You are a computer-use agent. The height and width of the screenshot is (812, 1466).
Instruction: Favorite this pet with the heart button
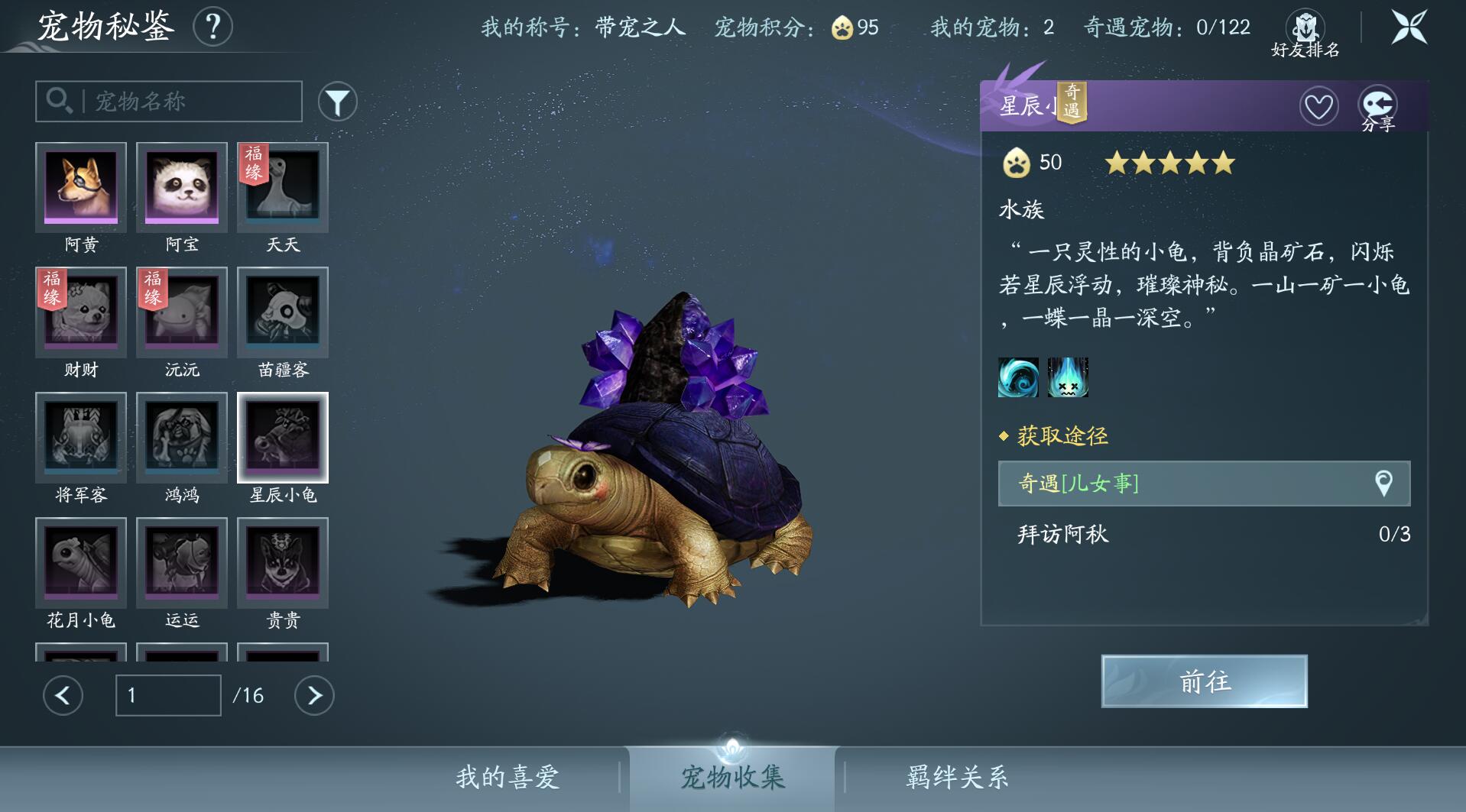coord(1318,106)
